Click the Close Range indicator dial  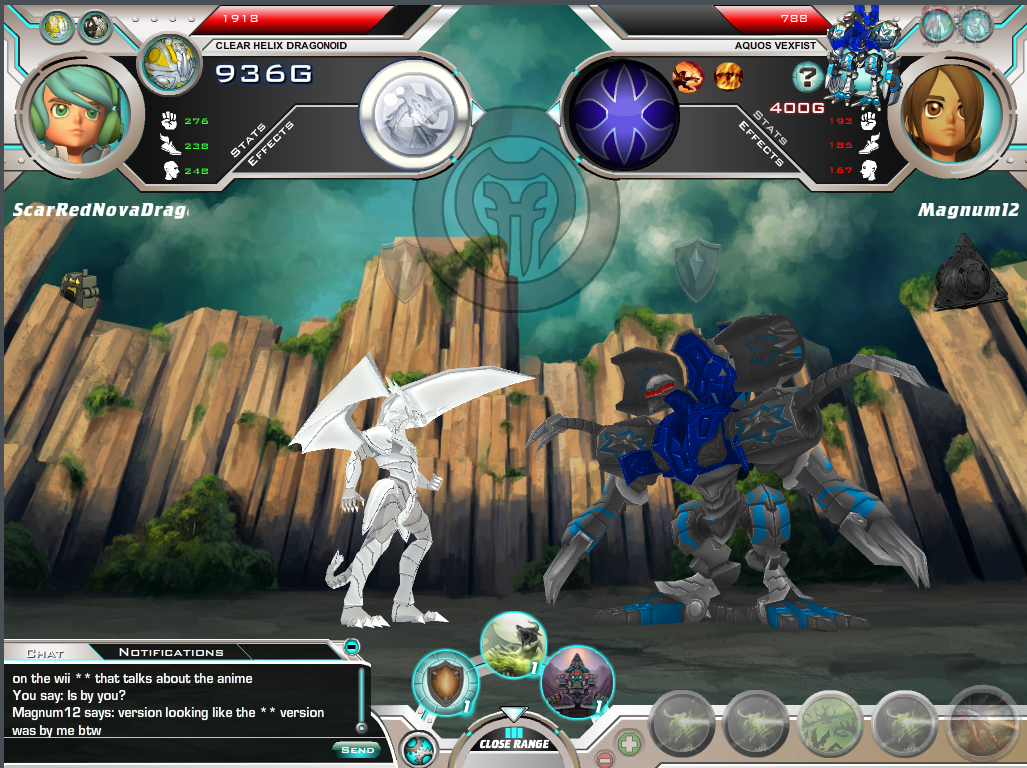point(514,742)
